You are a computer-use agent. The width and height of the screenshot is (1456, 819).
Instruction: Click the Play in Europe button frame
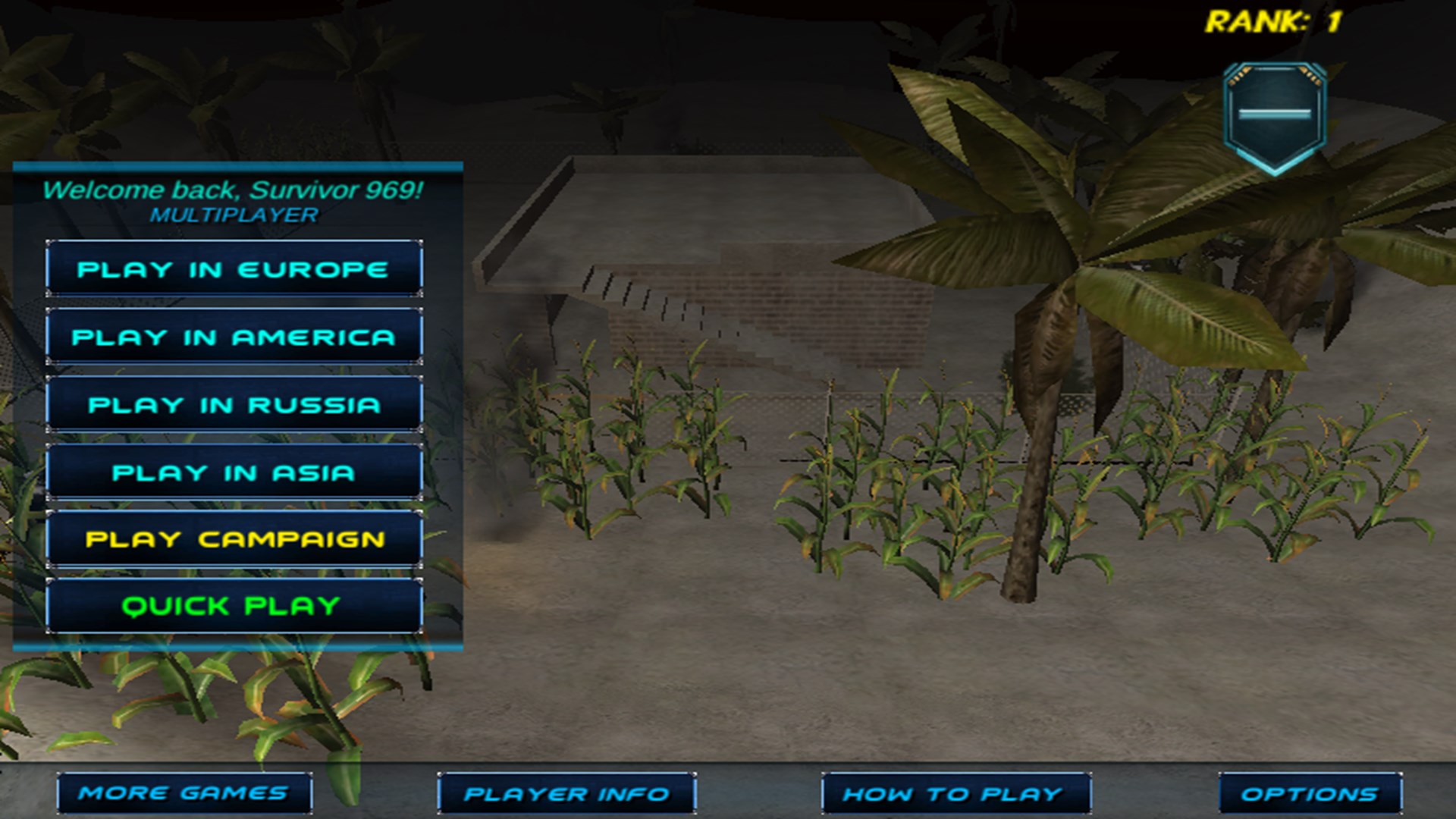pyautogui.click(x=234, y=268)
